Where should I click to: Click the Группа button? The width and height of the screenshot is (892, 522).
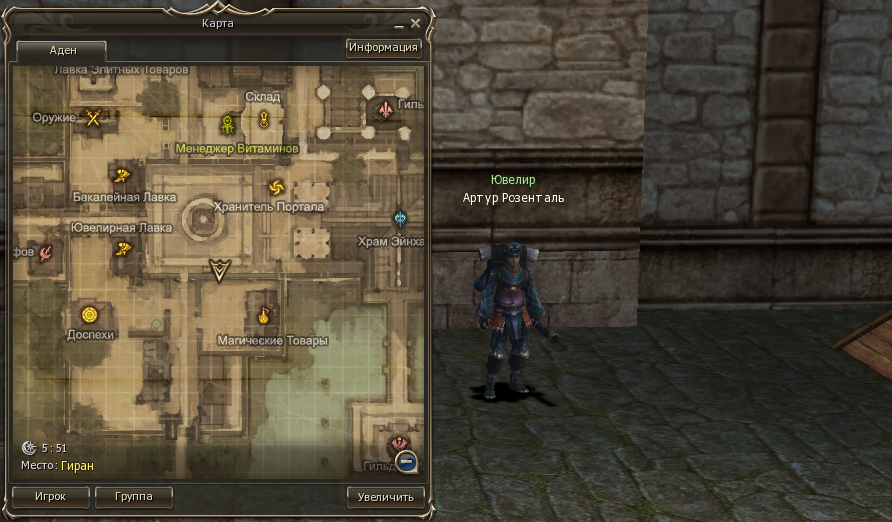click(133, 495)
